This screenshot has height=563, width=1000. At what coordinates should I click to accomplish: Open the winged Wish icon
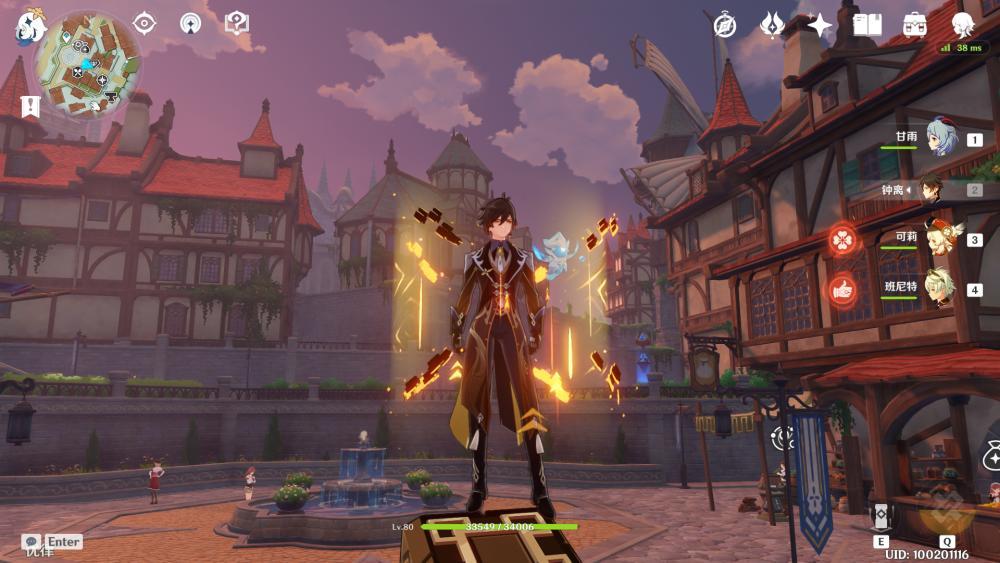pyautogui.click(x=772, y=25)
